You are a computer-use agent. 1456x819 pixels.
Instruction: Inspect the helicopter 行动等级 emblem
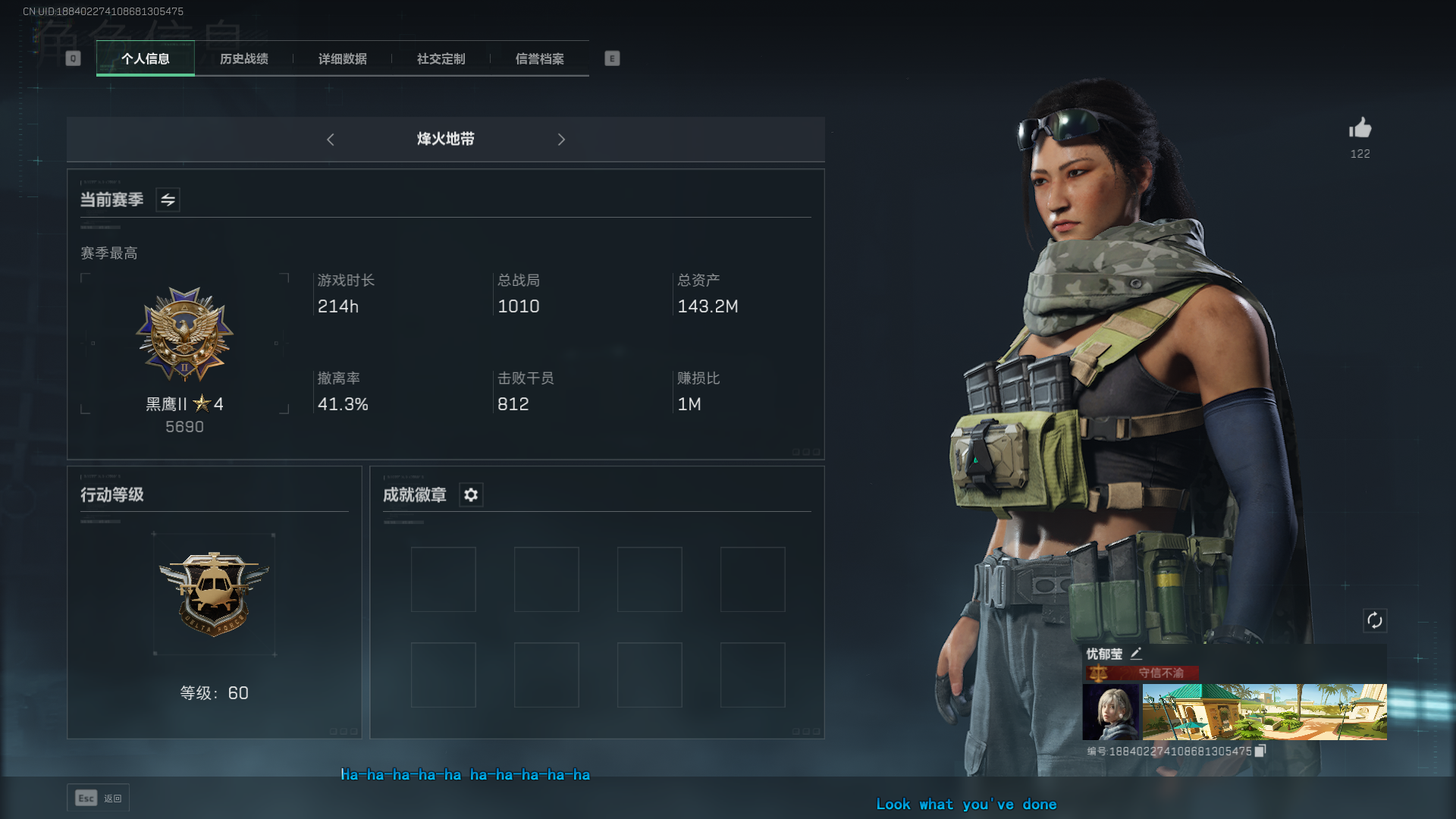pos(214,593)
